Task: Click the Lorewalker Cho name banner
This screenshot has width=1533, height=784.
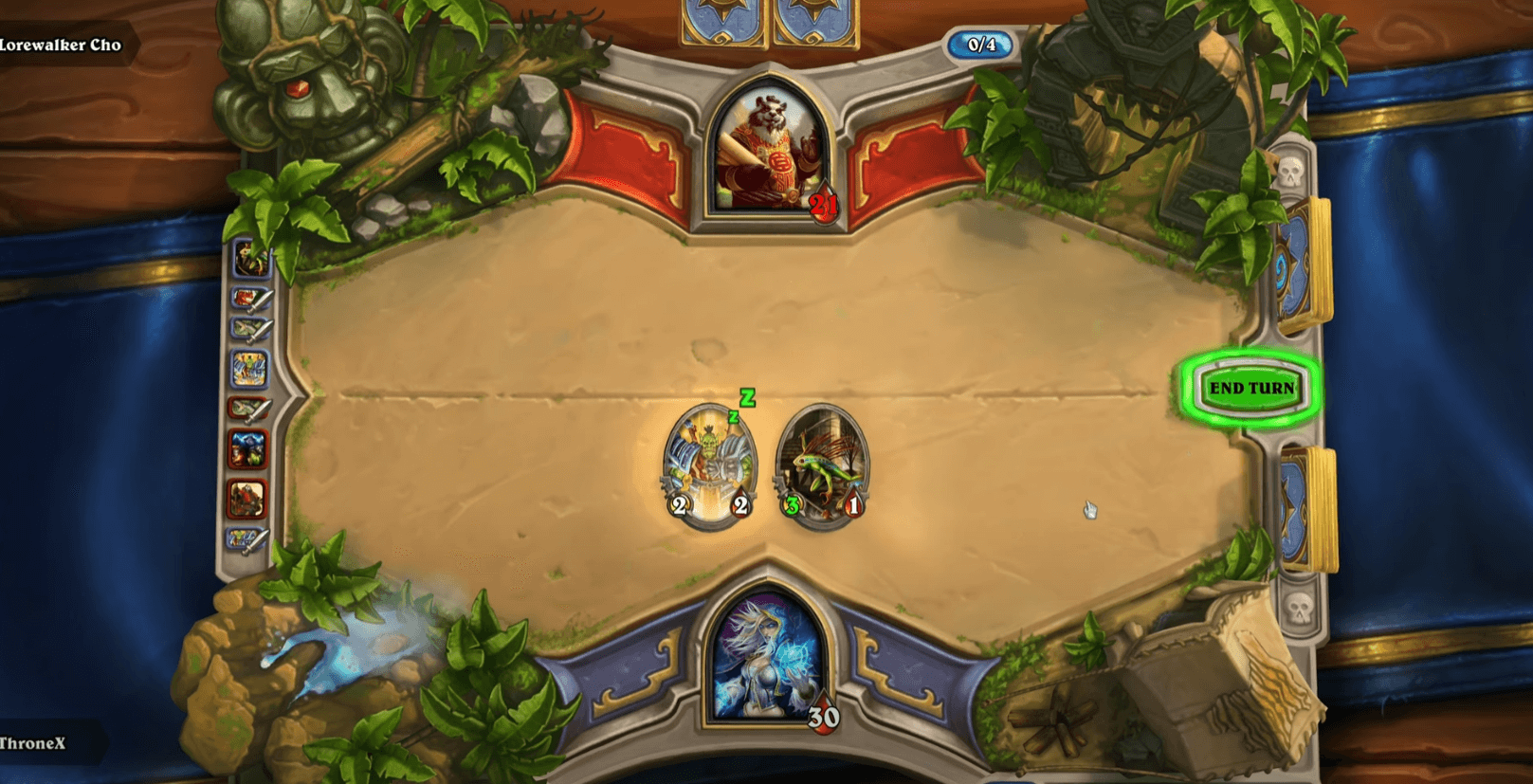Action: [62, 44]
